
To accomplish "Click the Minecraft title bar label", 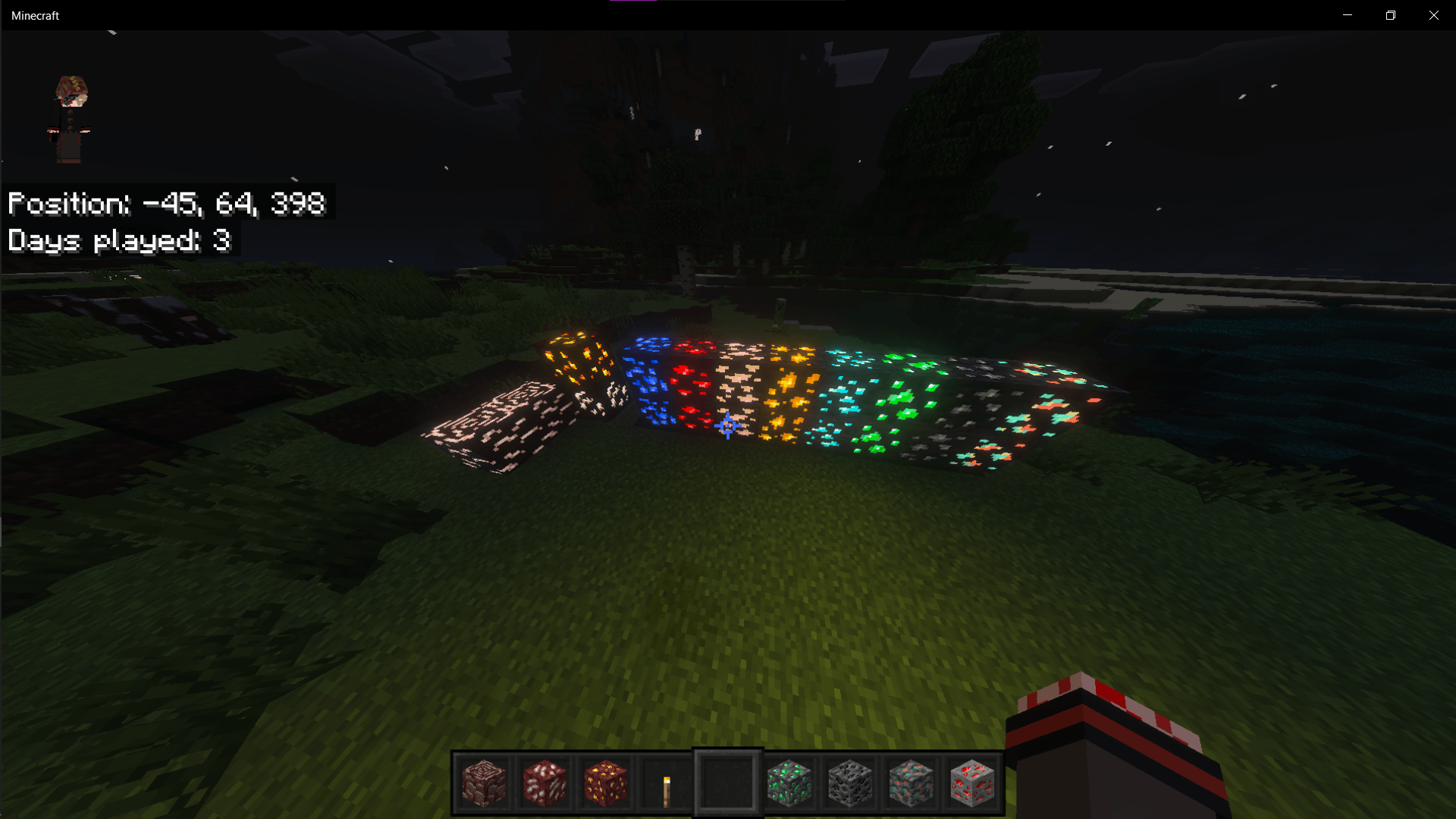I will click(x=34, y=14).
